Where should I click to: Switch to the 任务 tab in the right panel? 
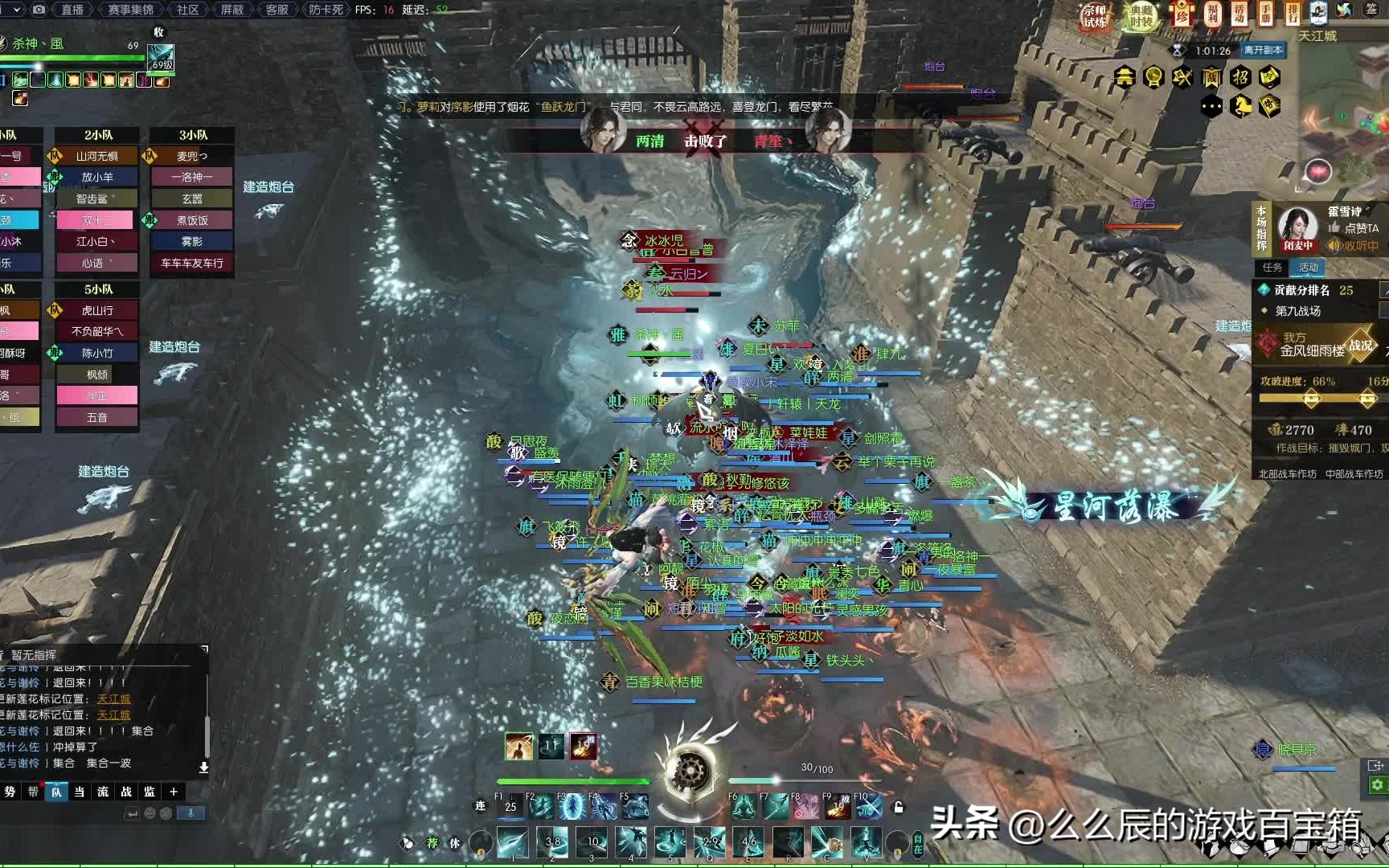click(1271, 267)
